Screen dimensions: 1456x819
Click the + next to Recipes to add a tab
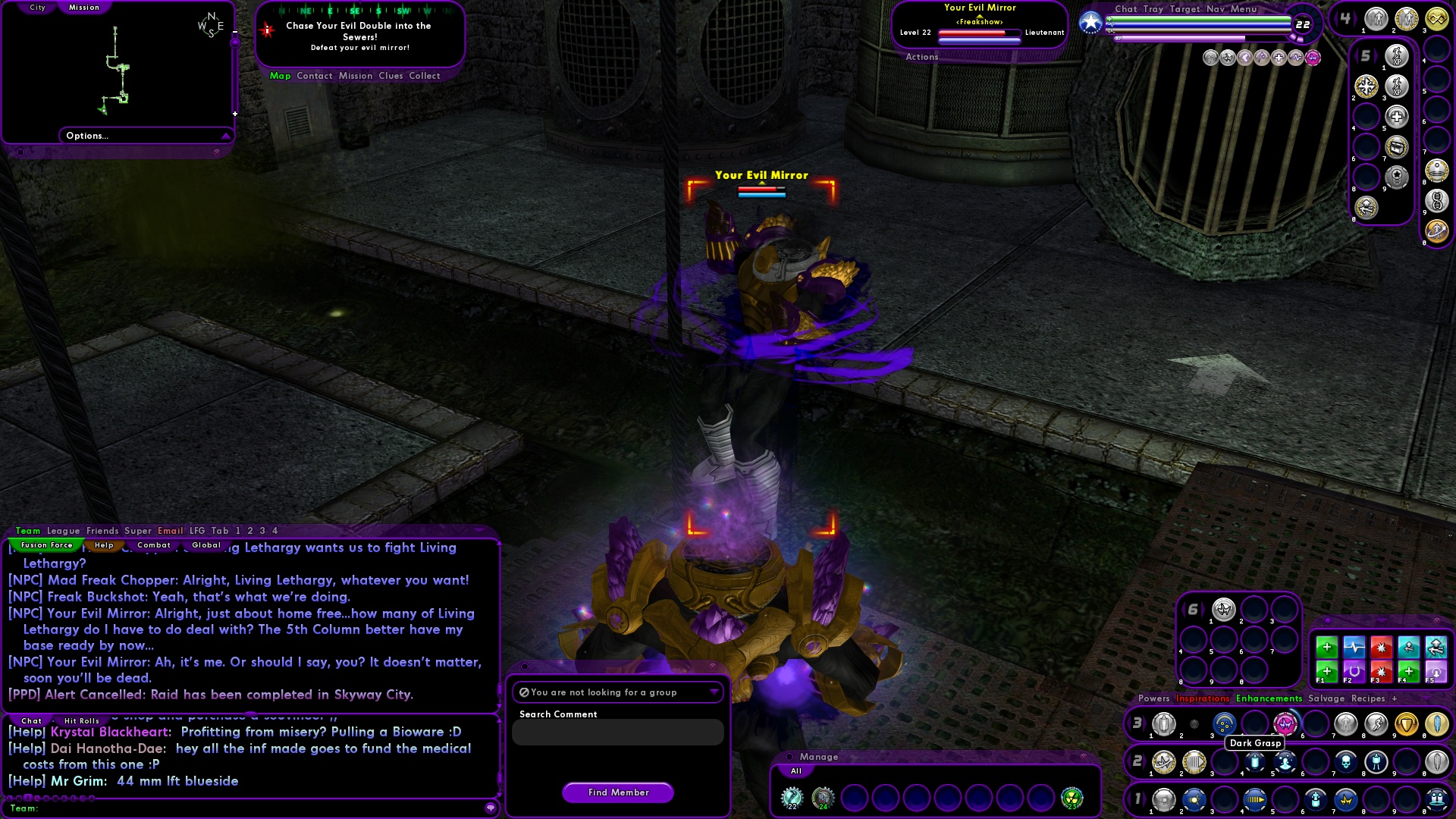tap(1395, 698)
